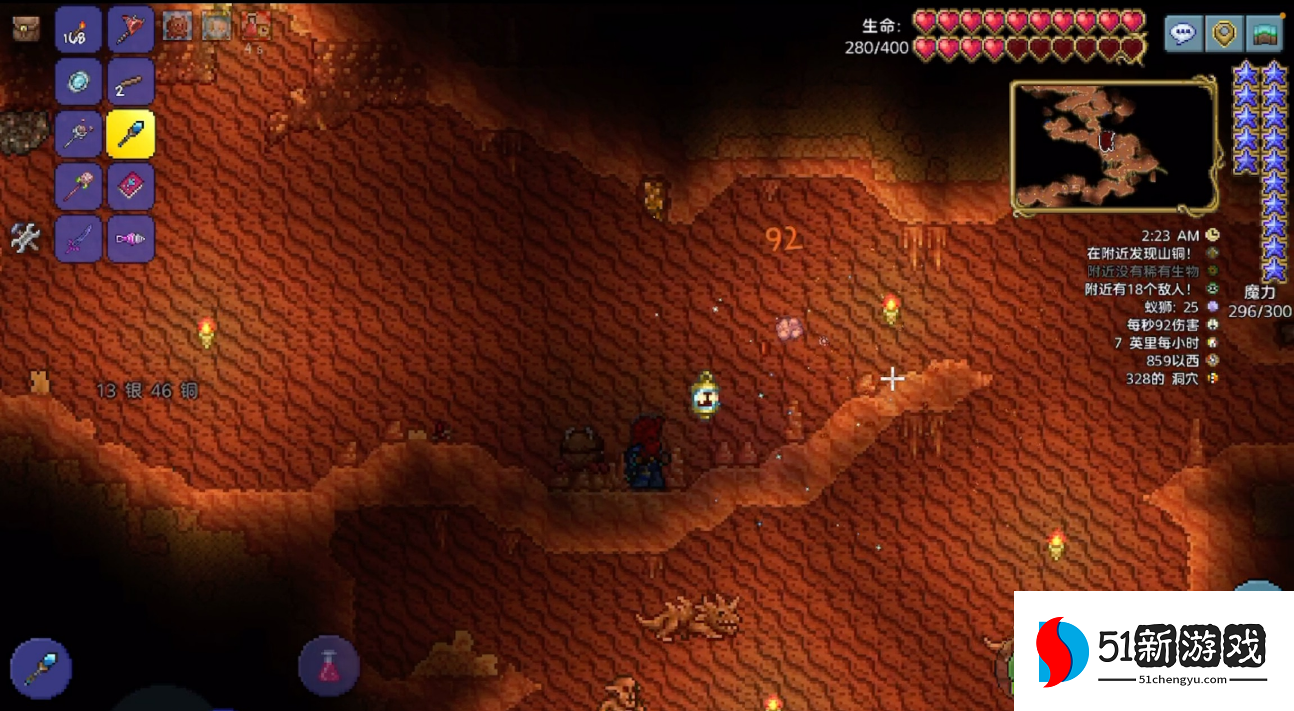Image resolution: width=1294 pixels, height=711 pixels.
Task: Select the torch stack hotbar slot
Action: [x=78, y=30]
